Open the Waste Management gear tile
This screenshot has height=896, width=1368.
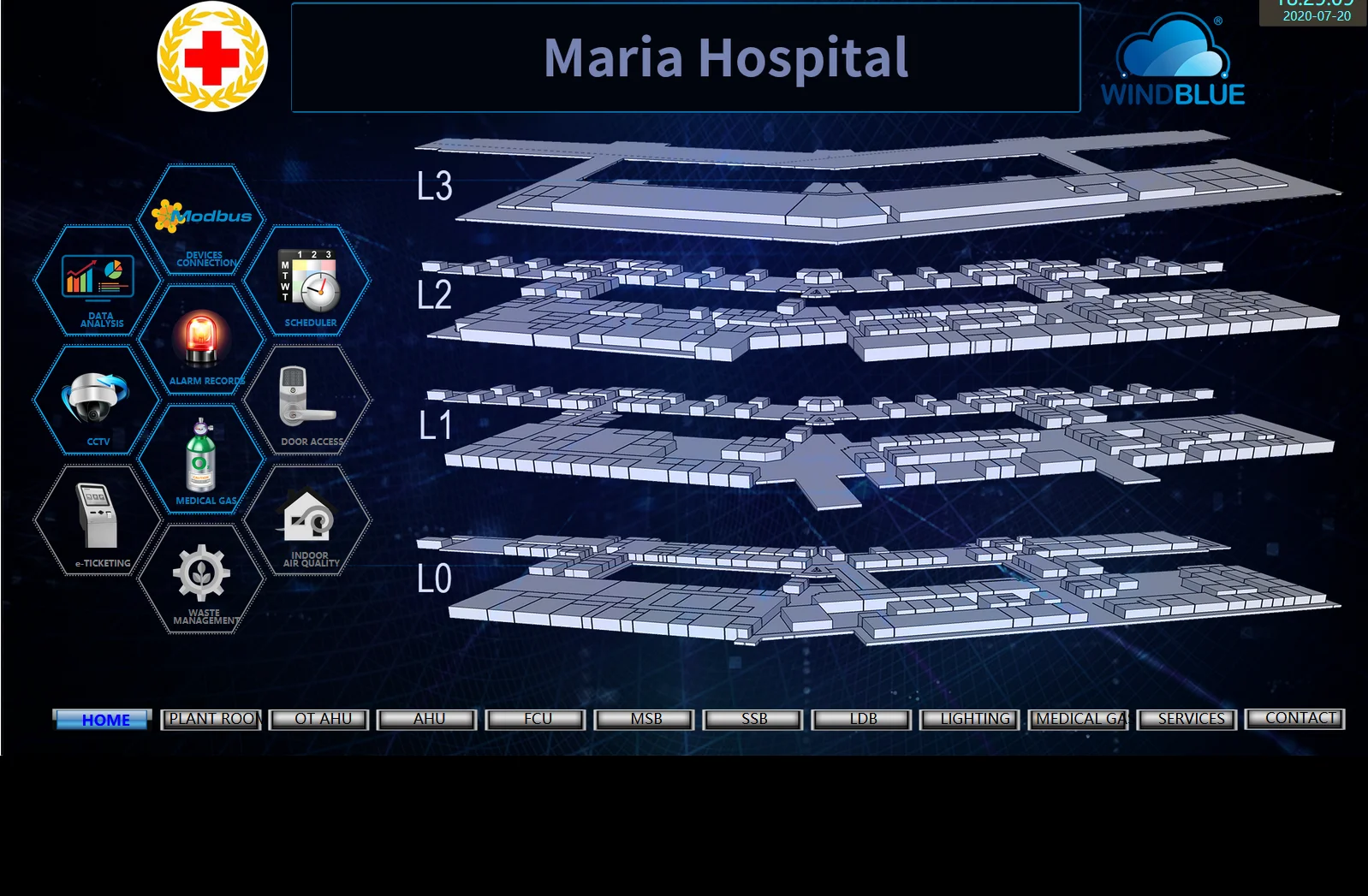pos(202,579)
